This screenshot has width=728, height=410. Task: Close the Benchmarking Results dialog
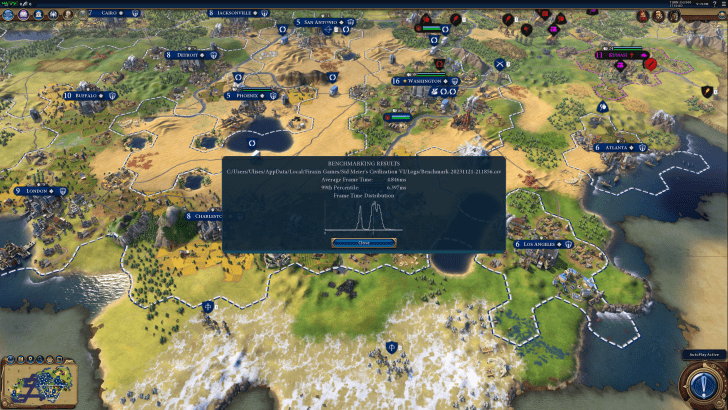(x=363, y=242)
